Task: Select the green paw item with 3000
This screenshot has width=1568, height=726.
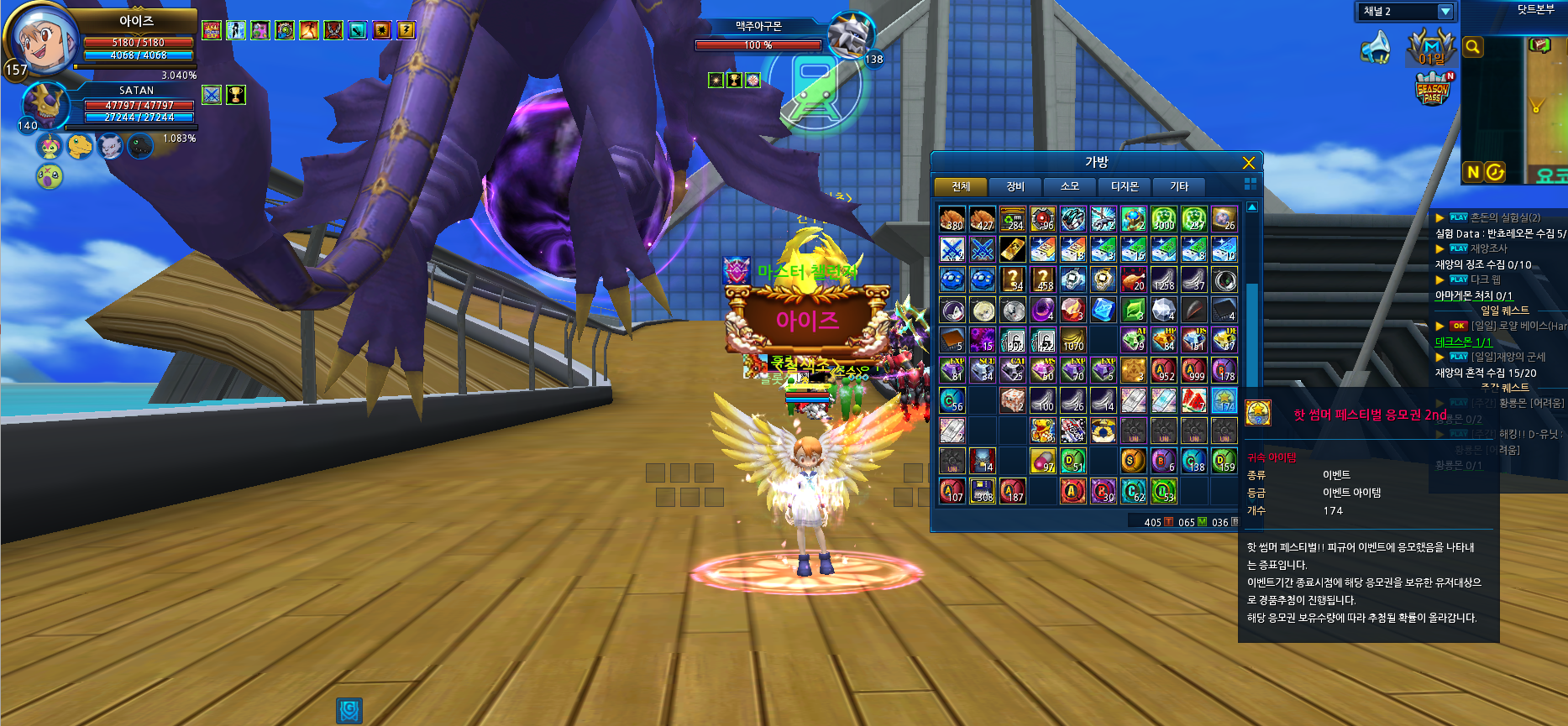Action: pyautogui.click(x=1163, y=219)
